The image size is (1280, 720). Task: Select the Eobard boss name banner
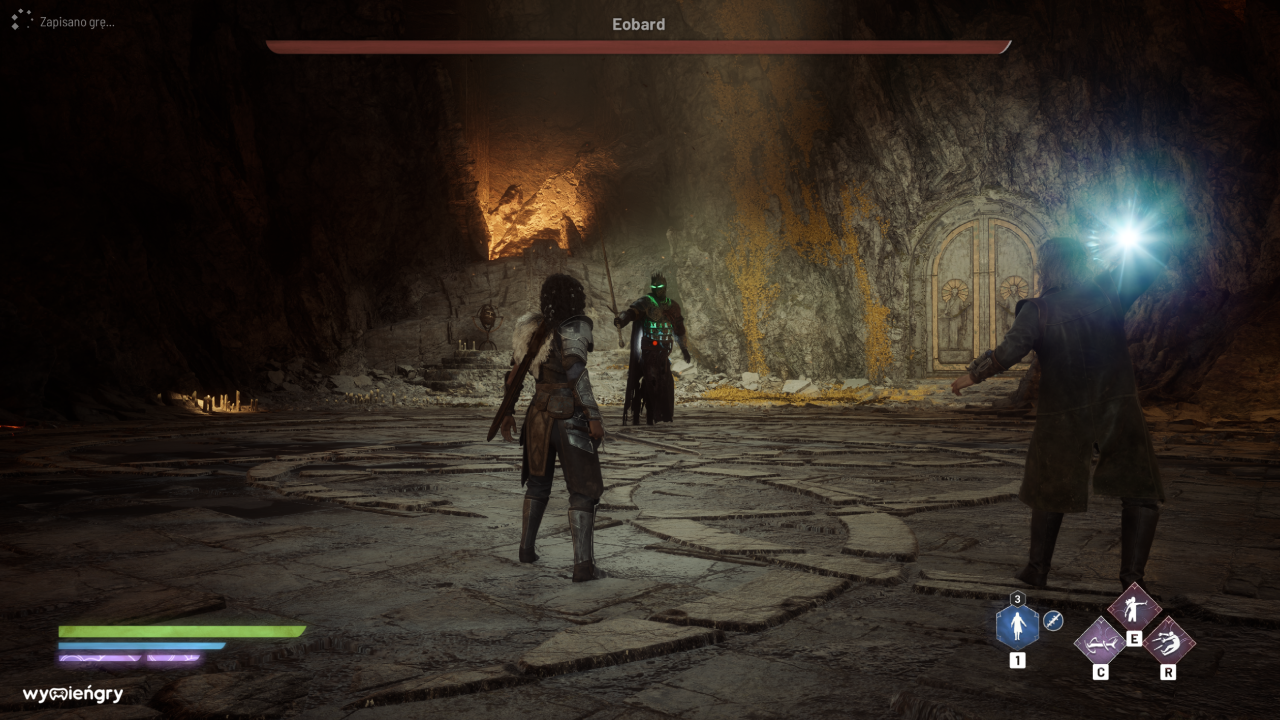[640, 24]
